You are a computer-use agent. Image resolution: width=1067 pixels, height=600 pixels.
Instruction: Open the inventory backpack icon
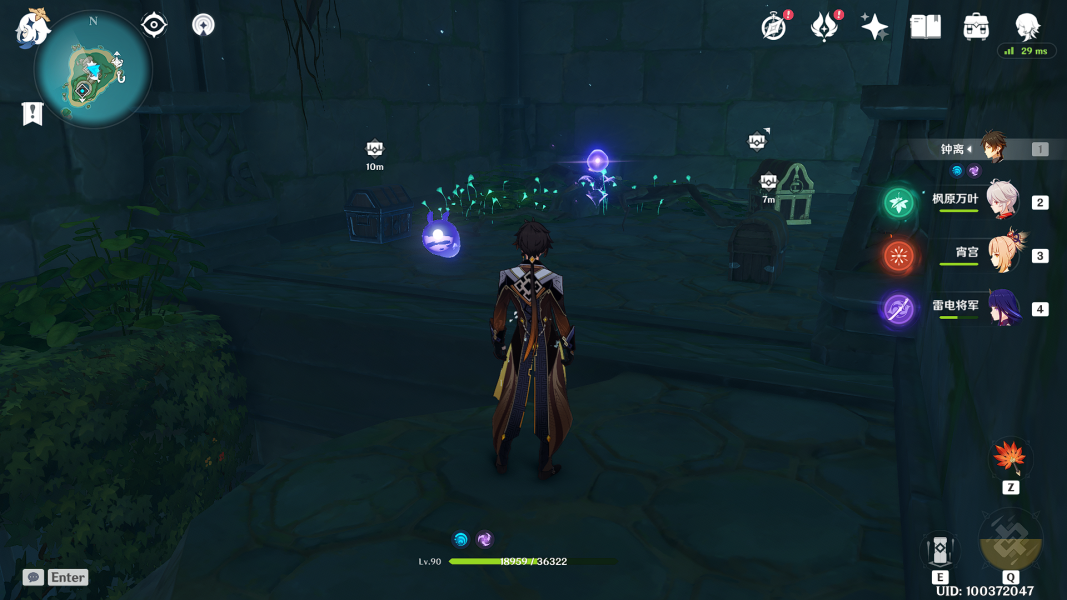pos(976,27)
